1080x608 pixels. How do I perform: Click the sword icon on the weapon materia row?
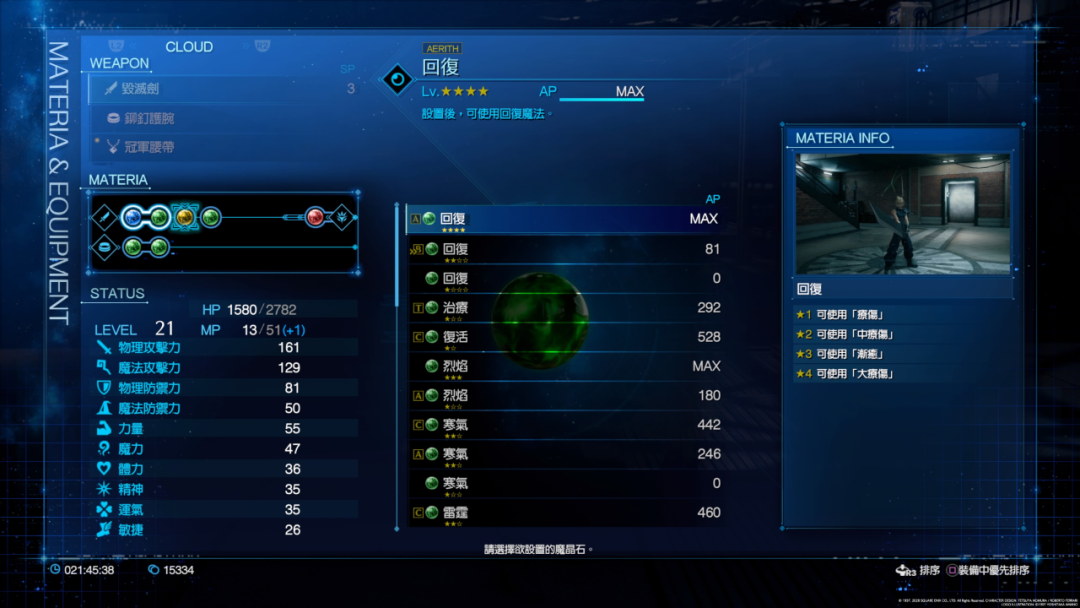click(x=104, y=217)
